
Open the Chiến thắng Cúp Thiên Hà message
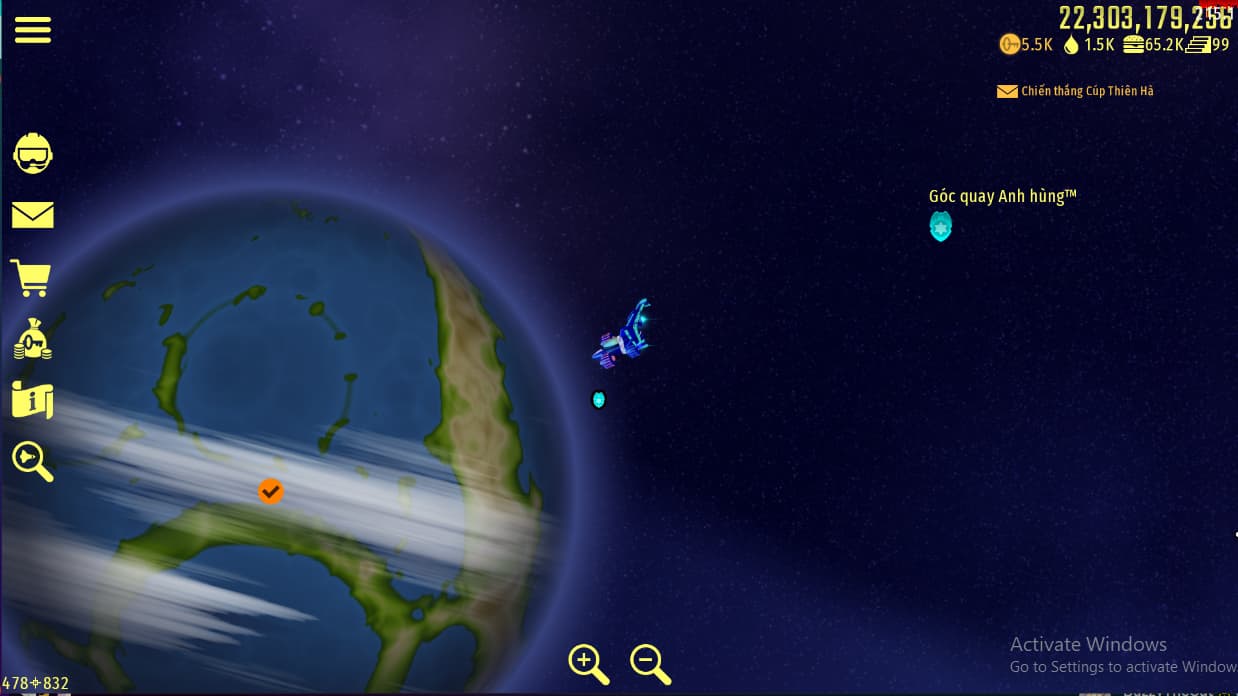(1076, 91)
